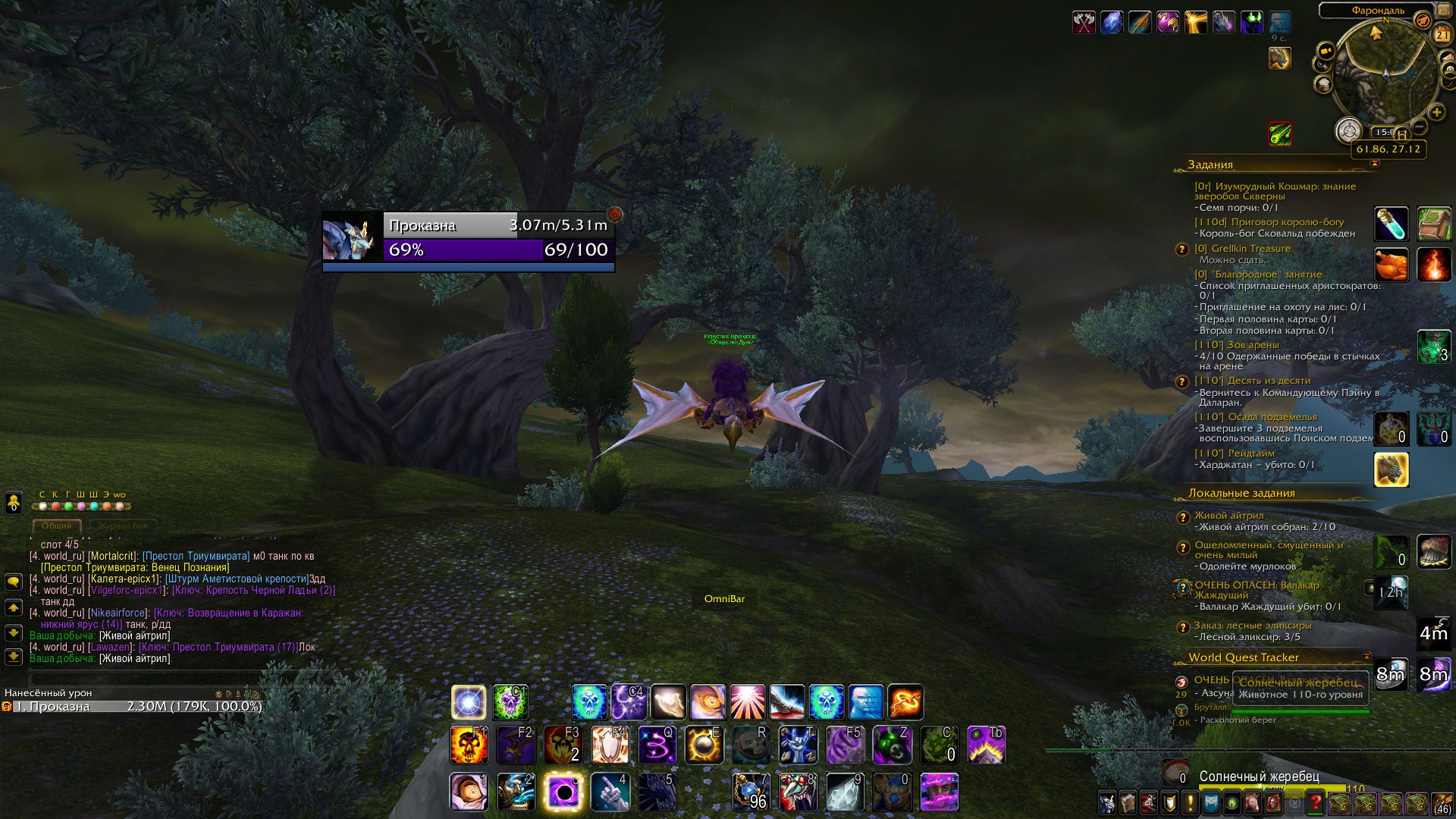Cast the purple spiral ability bound to Q

pyautogui.click(x=657, y=745)
